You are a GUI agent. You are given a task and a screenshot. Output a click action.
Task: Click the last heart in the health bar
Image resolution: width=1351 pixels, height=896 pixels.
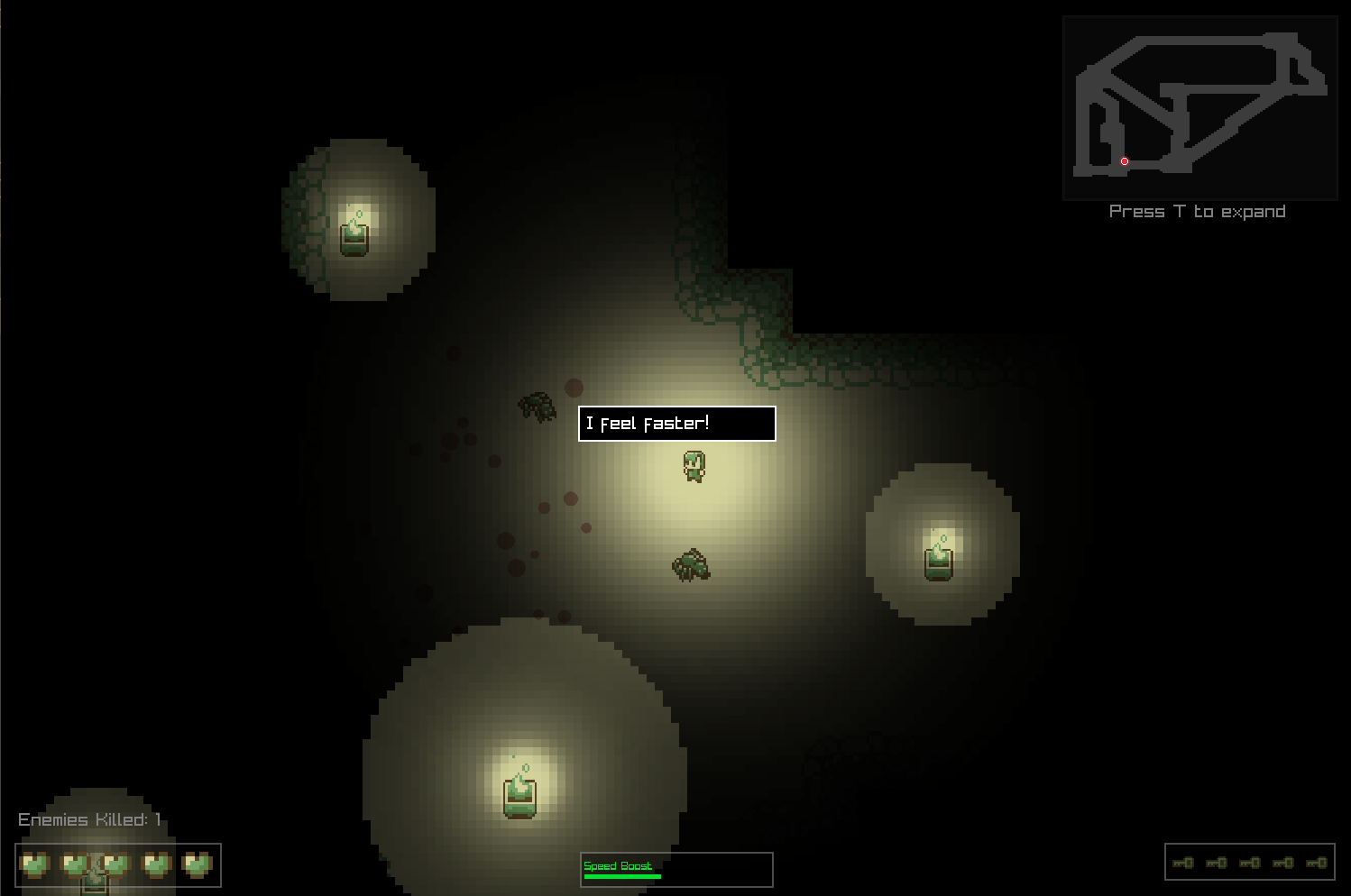point(197,864)
